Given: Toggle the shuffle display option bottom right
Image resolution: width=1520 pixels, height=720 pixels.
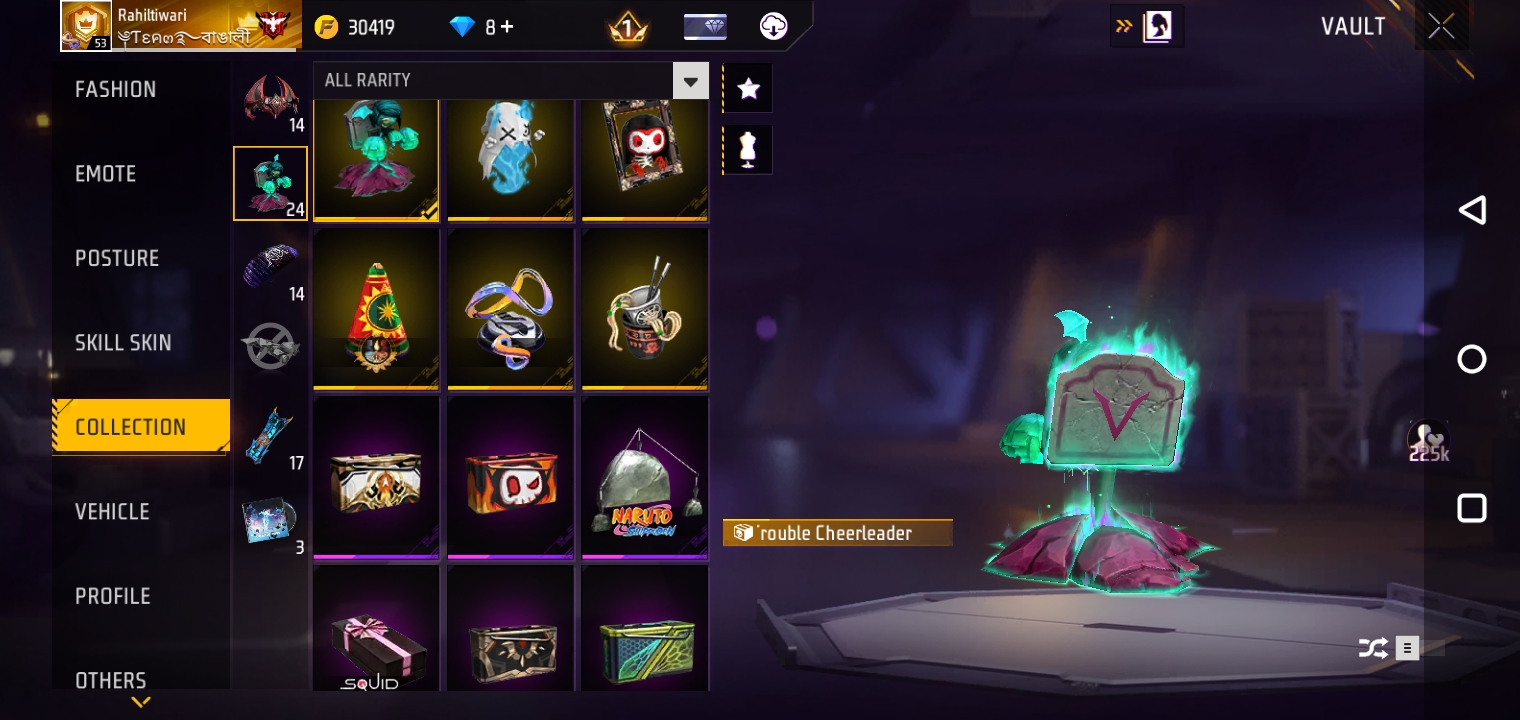Looking at the screenshot, I should point(1374,648).
